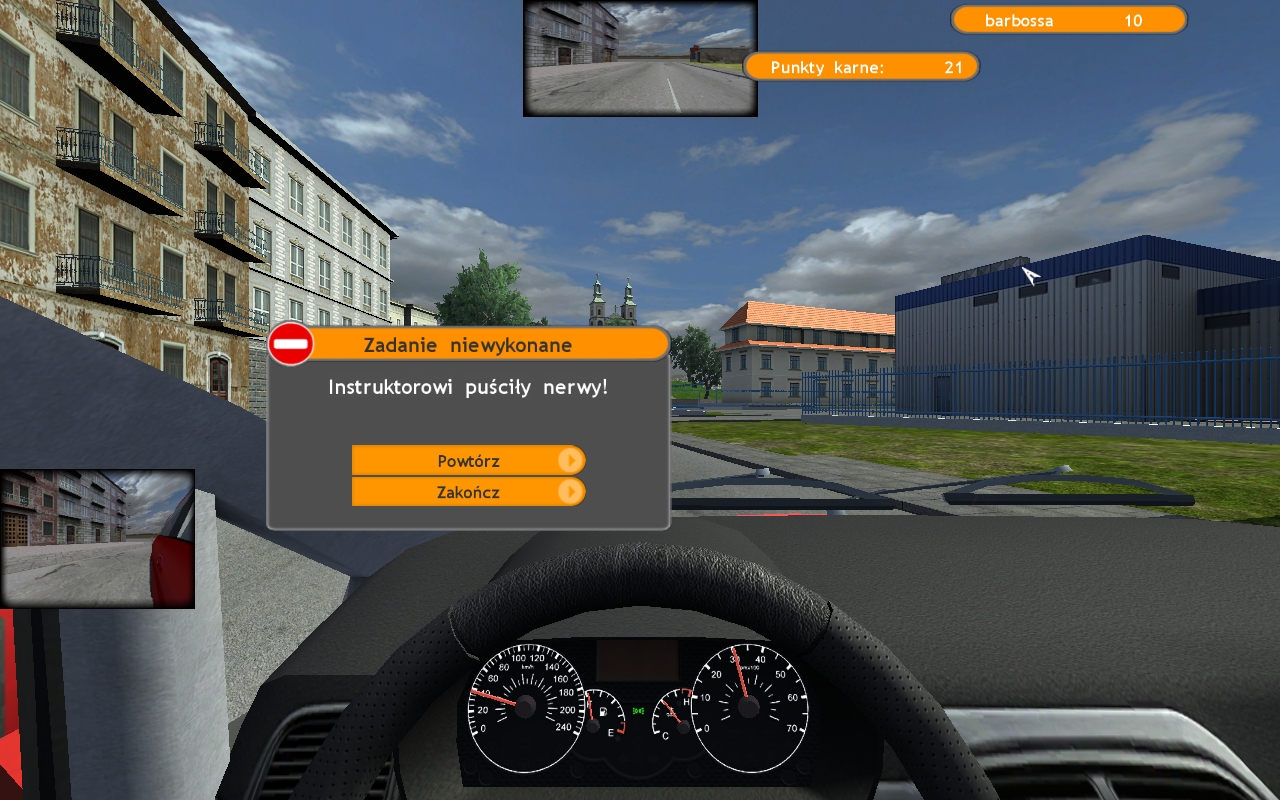Click the rear-view mirror preview at the top
The height and width of the screenshot is (800, 1280).
tap(639, 56)
